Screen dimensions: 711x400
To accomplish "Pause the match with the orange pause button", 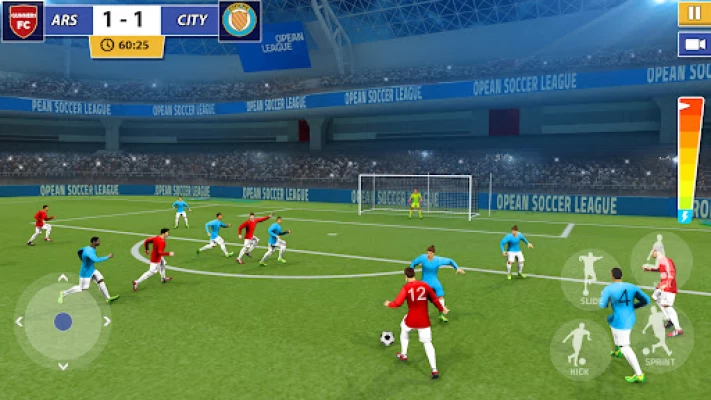I will click(x=693, y=13).
